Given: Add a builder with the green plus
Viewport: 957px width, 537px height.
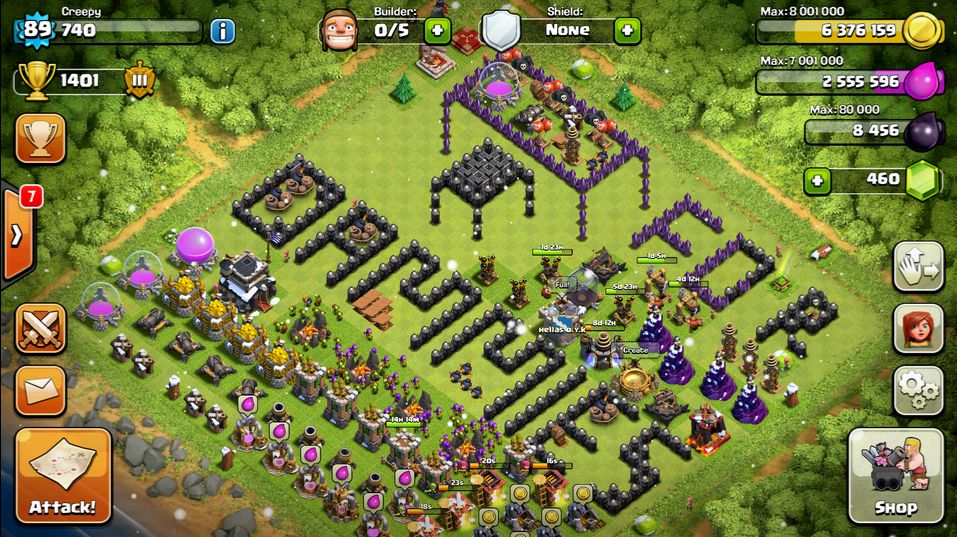Looking at the screenshot, I should [x=437, y=30].
